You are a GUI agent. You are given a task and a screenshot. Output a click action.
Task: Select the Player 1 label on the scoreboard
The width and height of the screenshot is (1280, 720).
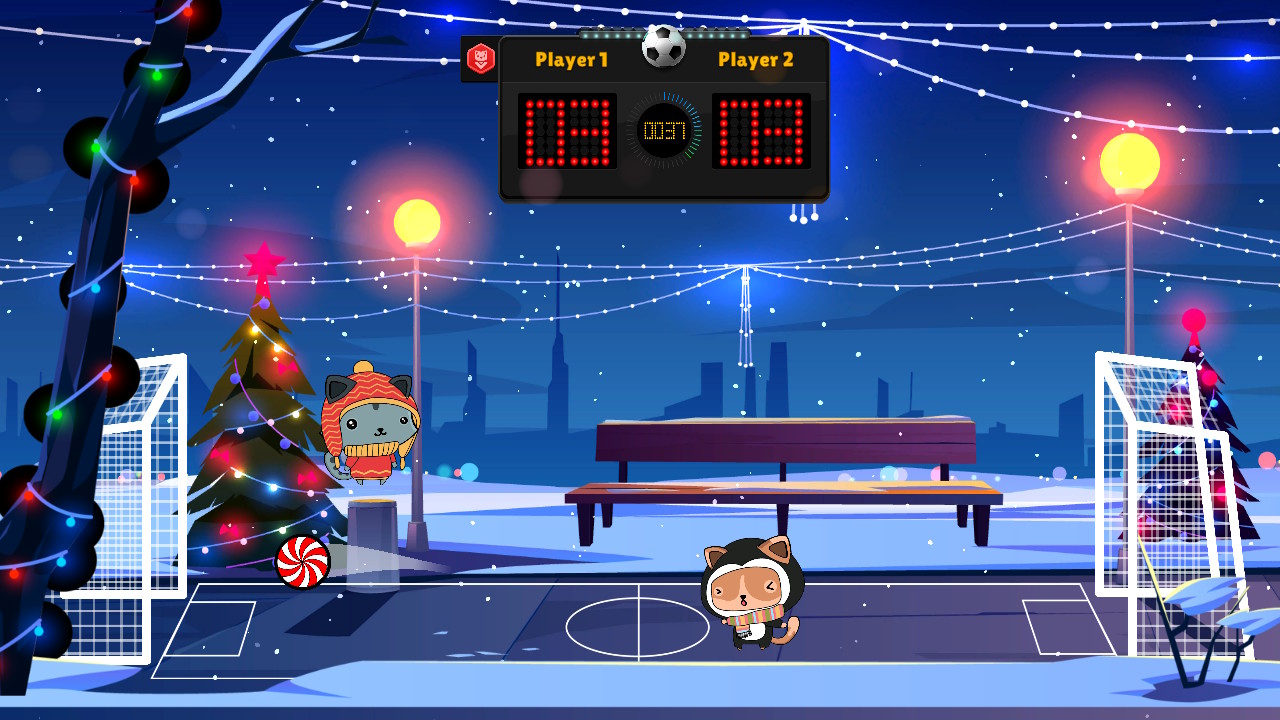pos(574,60)
